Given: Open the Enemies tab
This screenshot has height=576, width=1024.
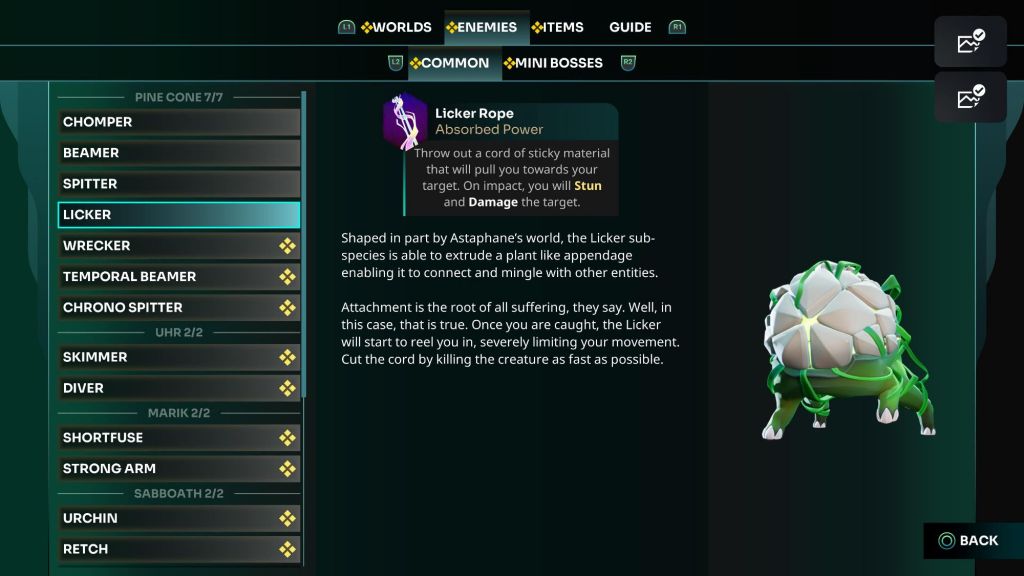Looking at the screenshot, I should [487, 27].
